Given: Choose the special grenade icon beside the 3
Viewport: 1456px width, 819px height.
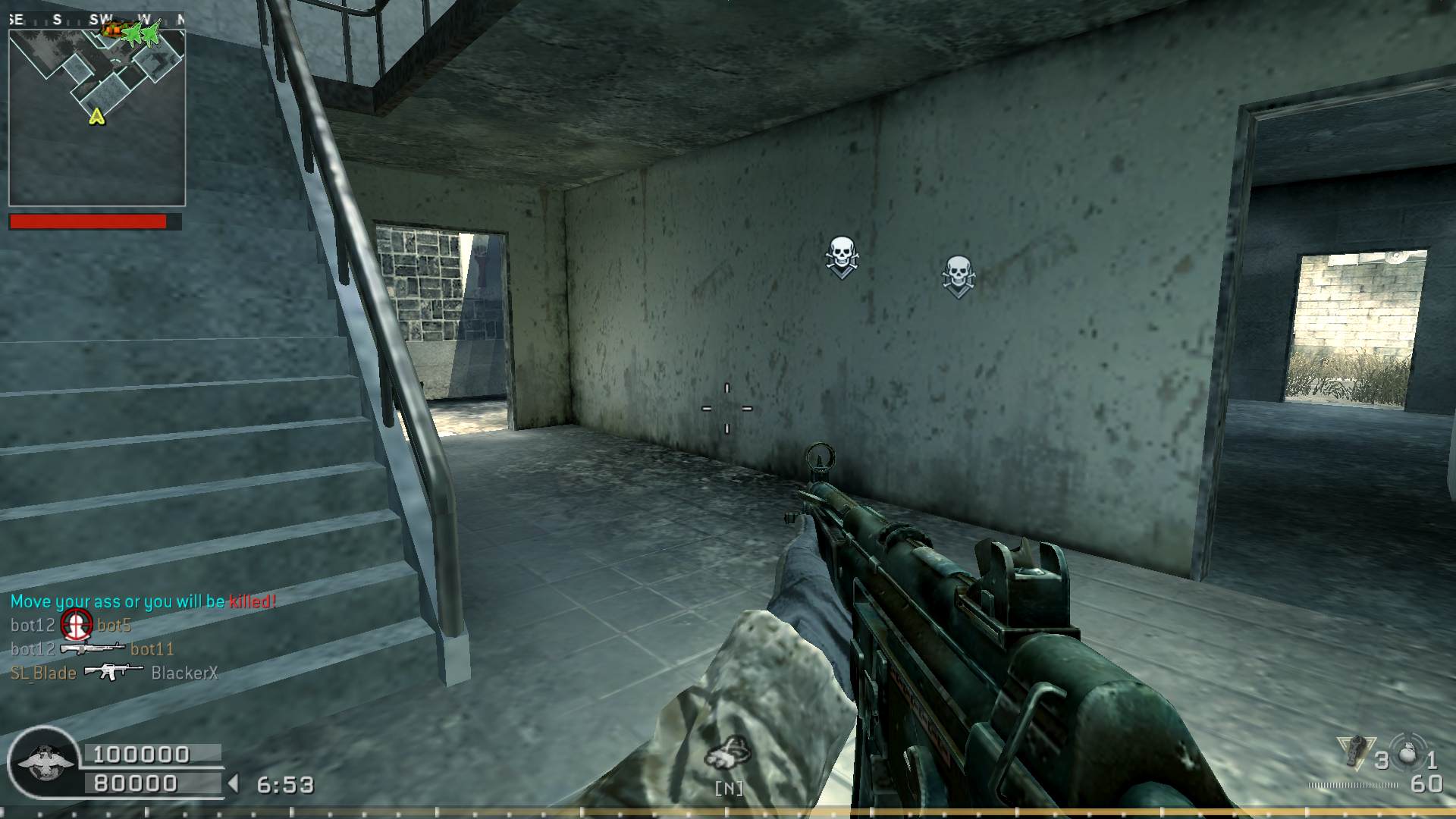Looking at the screenshot, I should click(x=1355, y=752).
